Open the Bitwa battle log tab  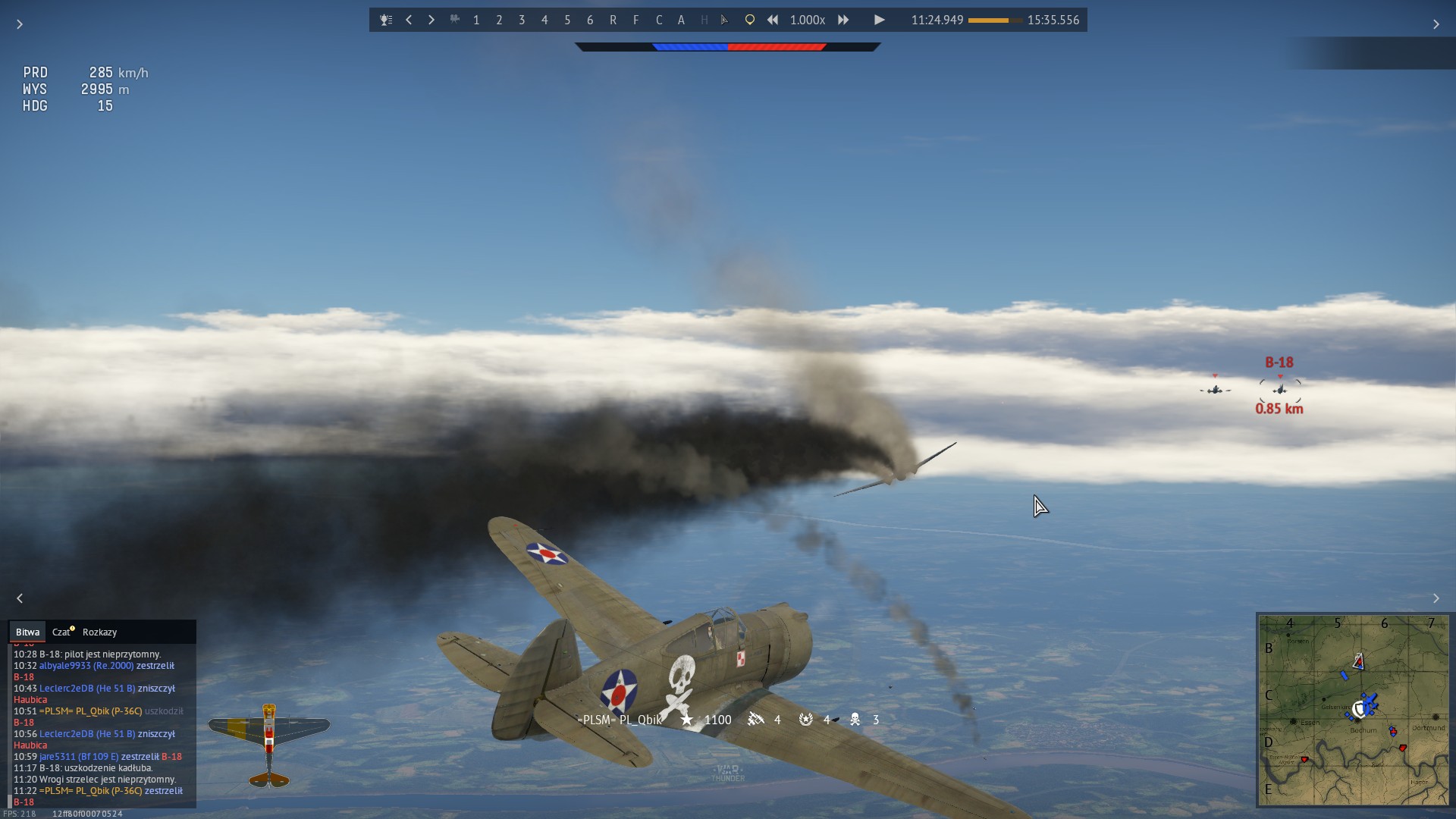click(x=27, y=632)
